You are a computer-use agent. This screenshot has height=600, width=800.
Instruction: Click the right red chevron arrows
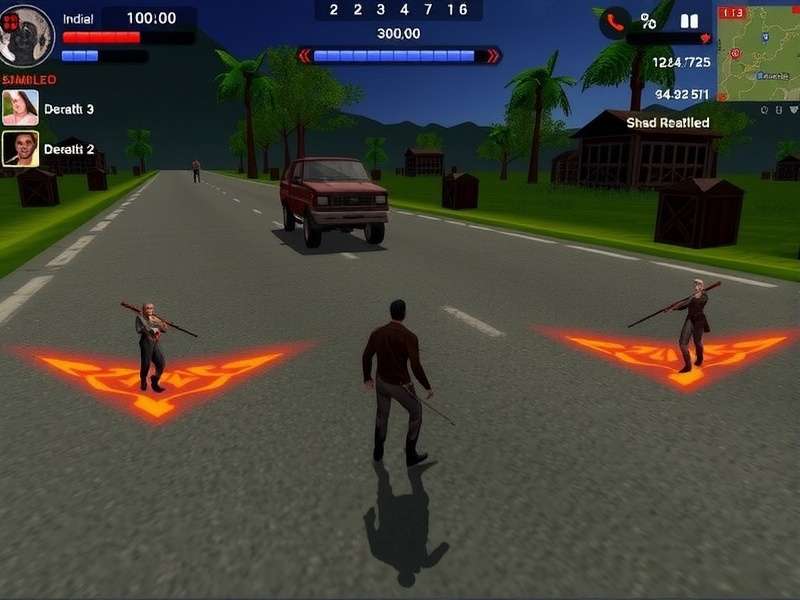pos(492,56)
